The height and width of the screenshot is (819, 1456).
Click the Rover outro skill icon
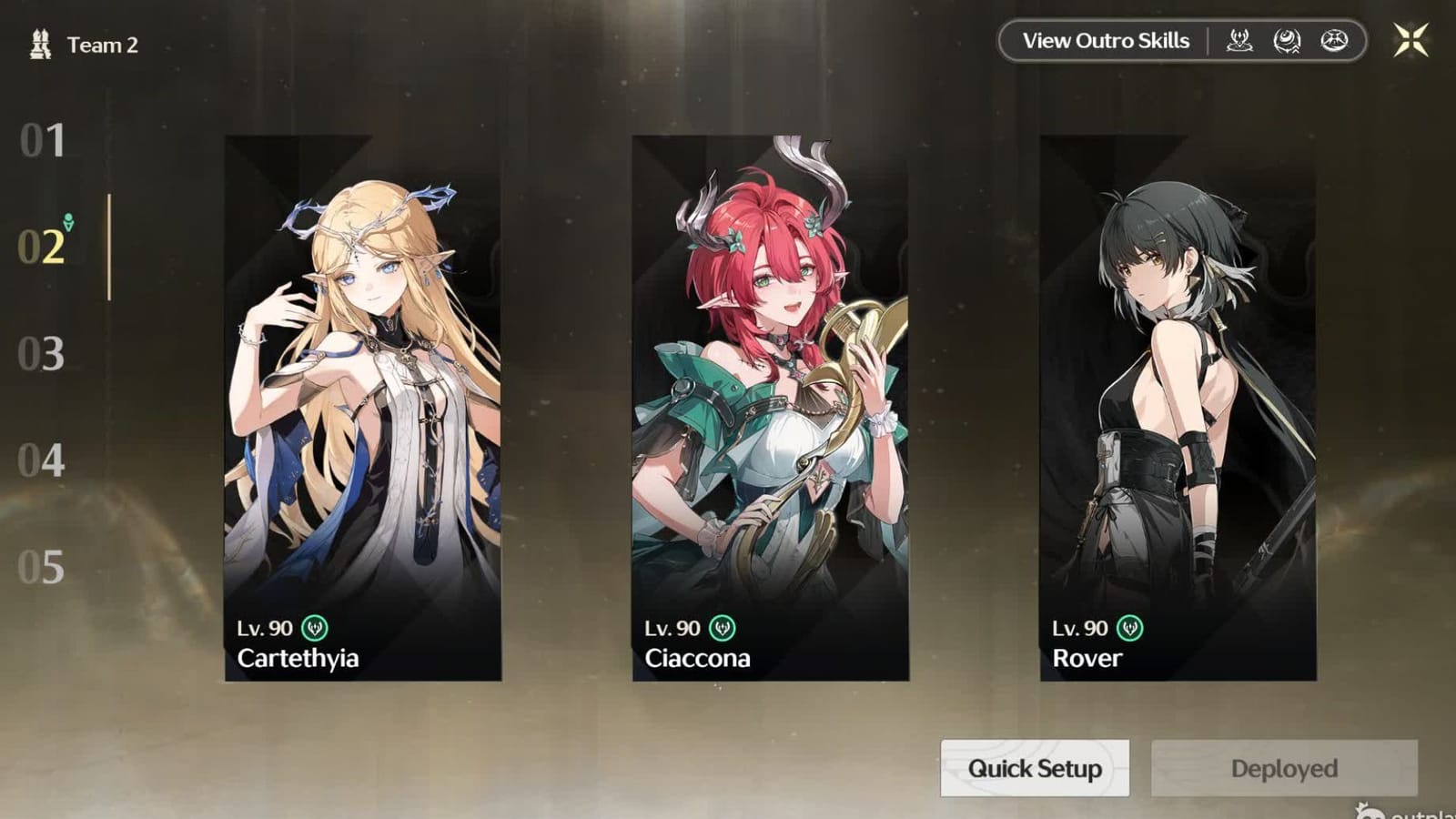point(1331,40)
